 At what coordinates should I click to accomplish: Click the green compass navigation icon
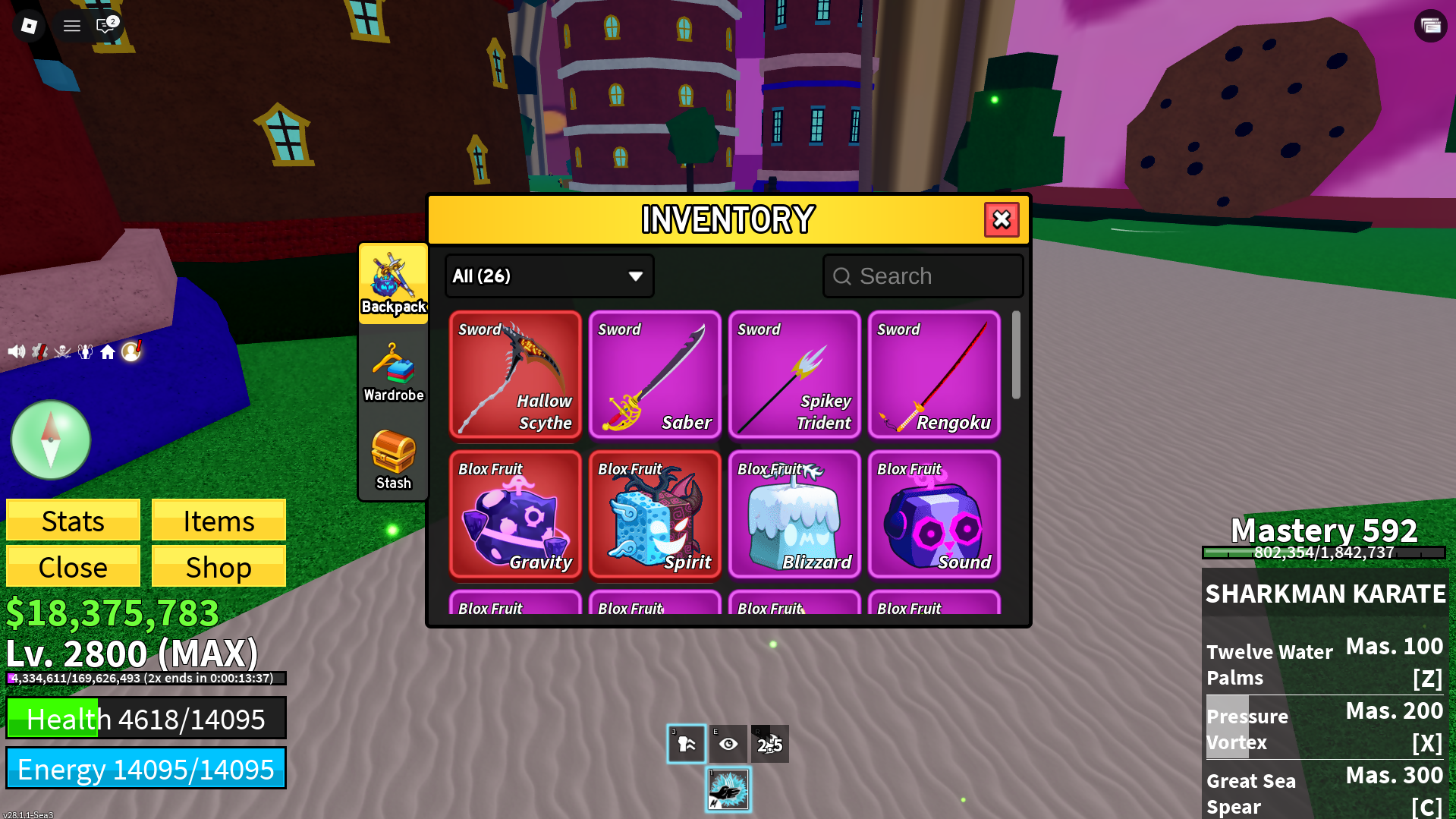coord(50,440)
